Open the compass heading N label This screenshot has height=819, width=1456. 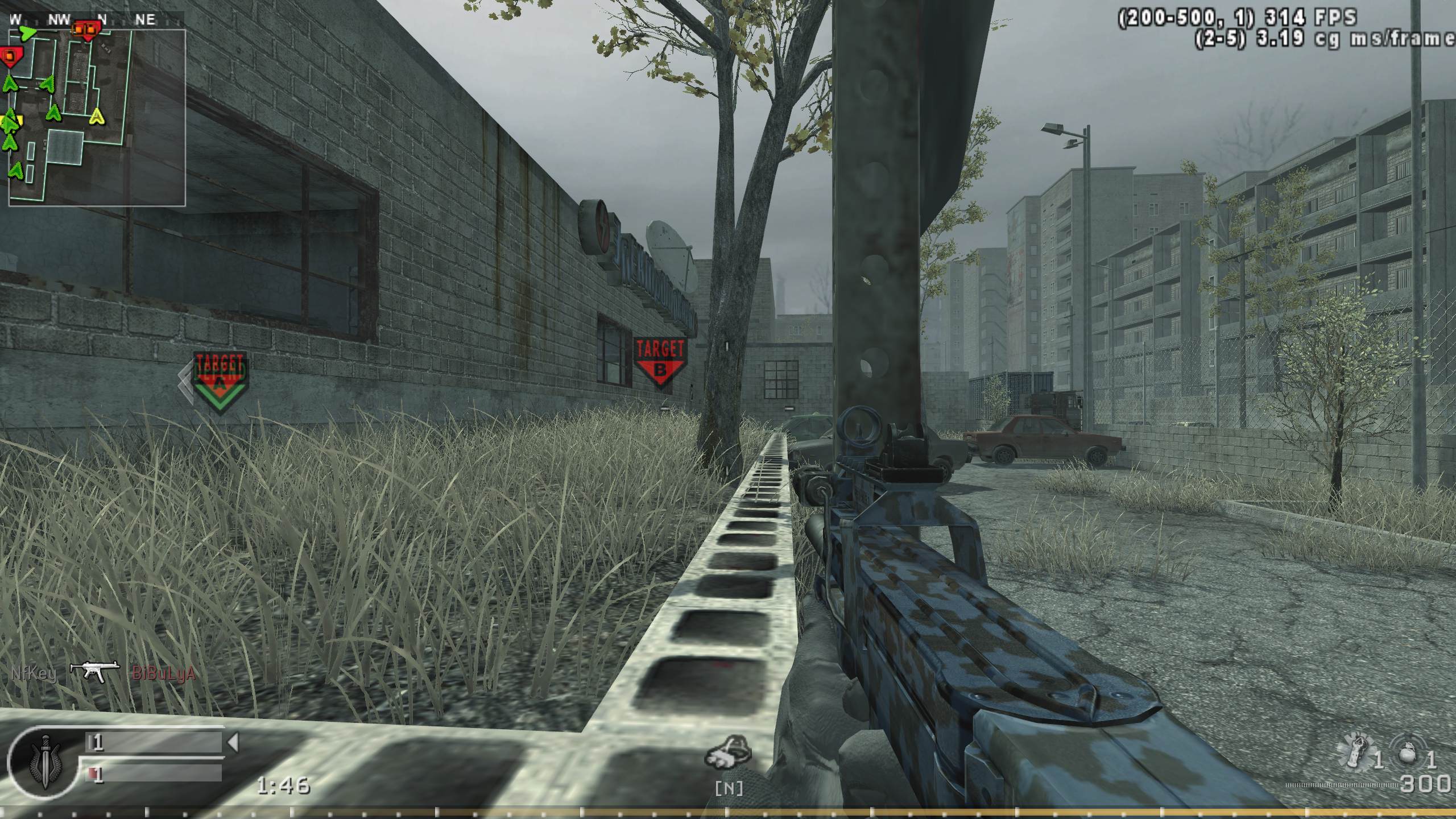[102, 17]
